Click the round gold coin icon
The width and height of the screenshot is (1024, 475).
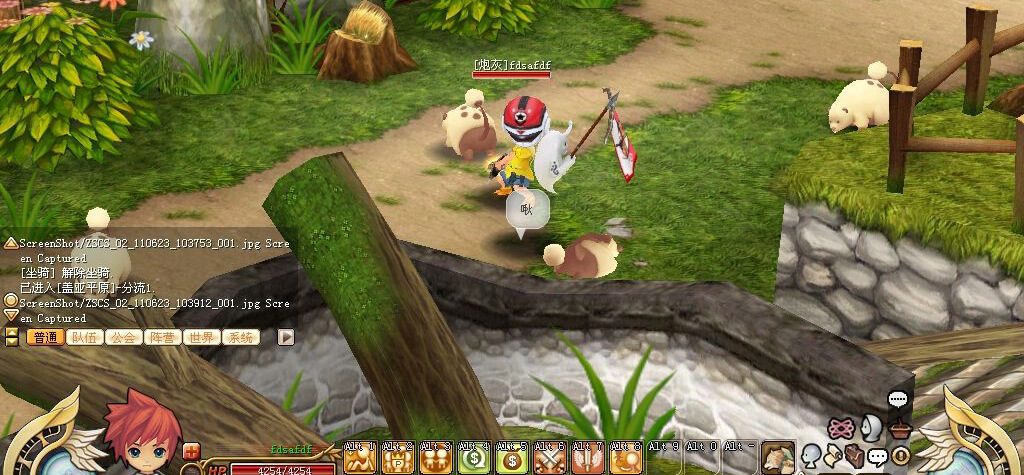[x=900, y=456]
